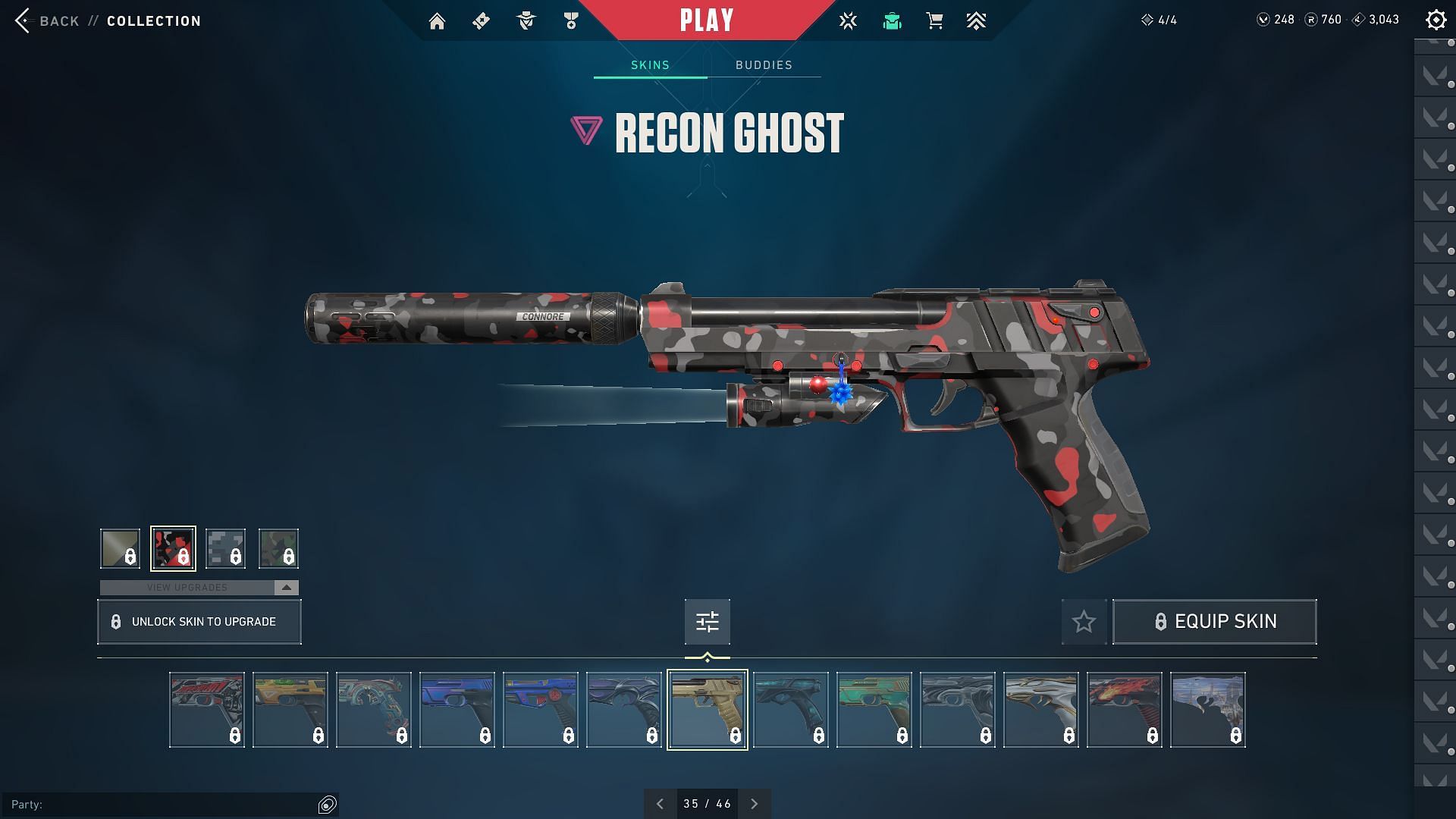Open the battlepass chevrons icon
The image size is (1456, 819).
[976, 21]
